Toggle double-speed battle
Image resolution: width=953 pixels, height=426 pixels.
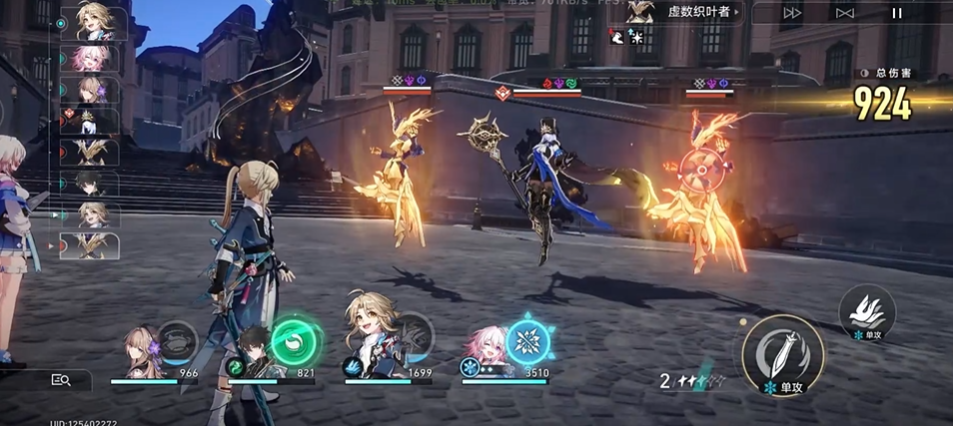(x=792, y=13)
